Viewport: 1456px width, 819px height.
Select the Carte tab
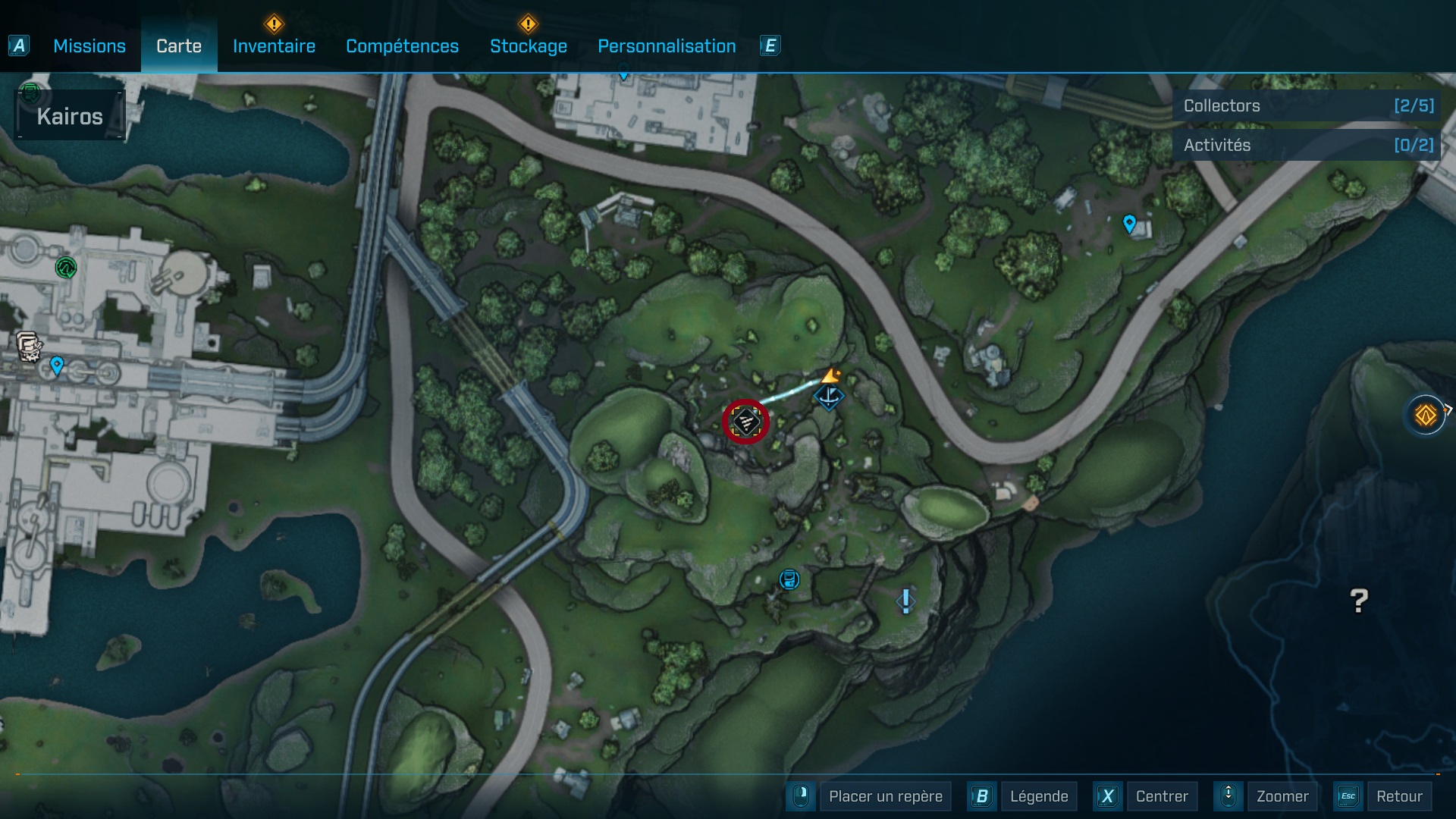[179, 46]
